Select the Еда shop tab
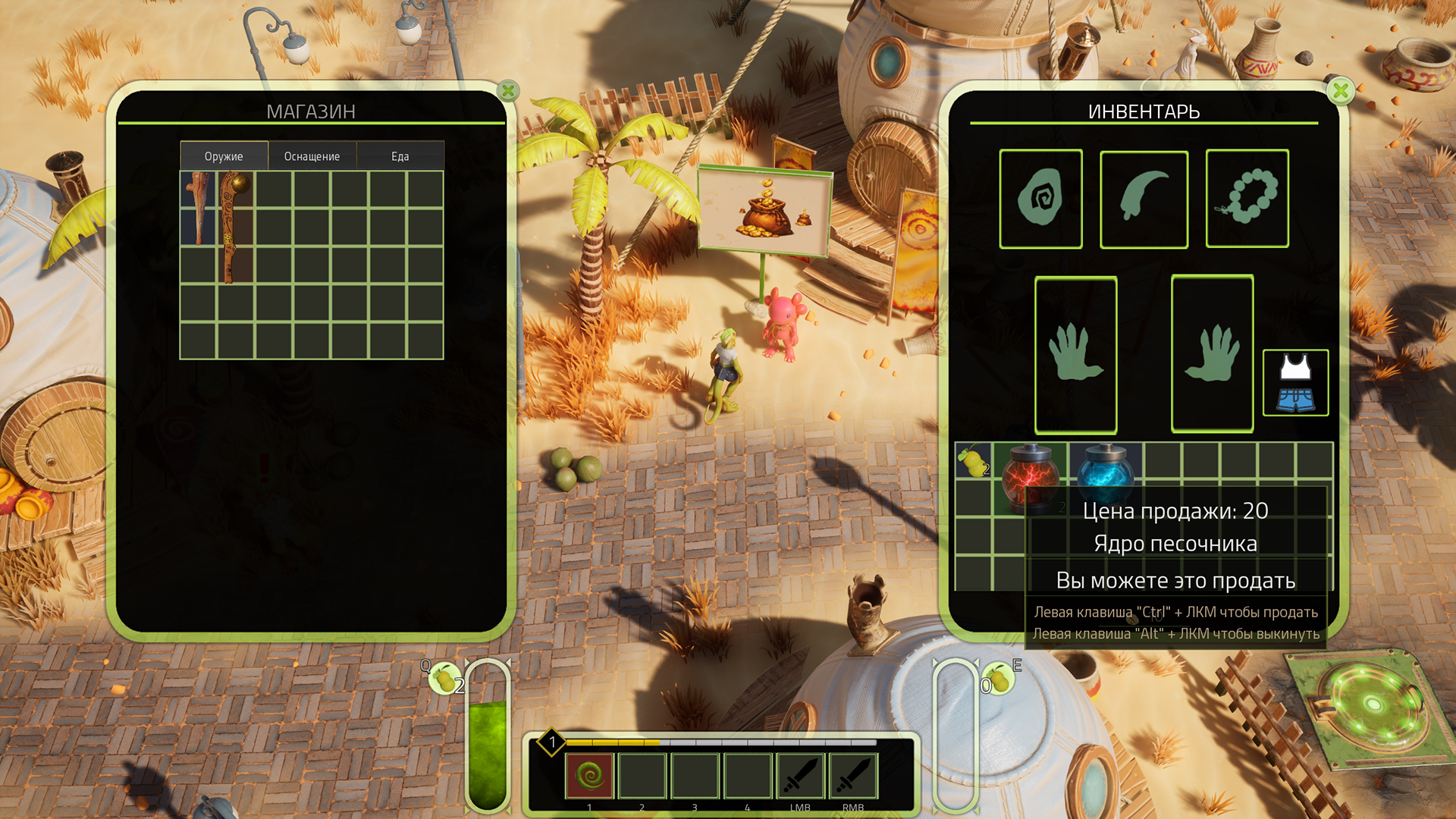Image resolution: width=1456 pixels, height=819 pixels. 400,156
